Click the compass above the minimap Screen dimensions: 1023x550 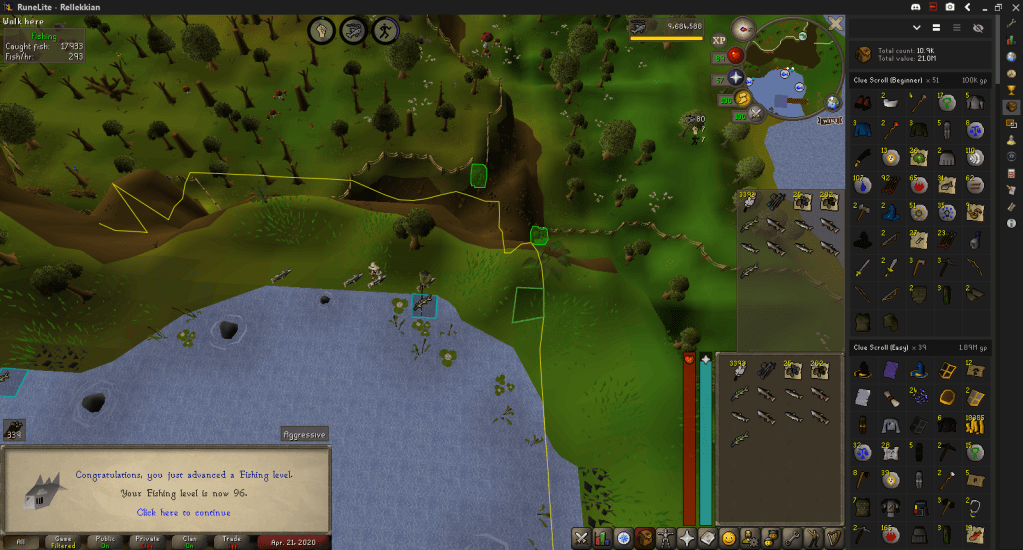point(744,28)
